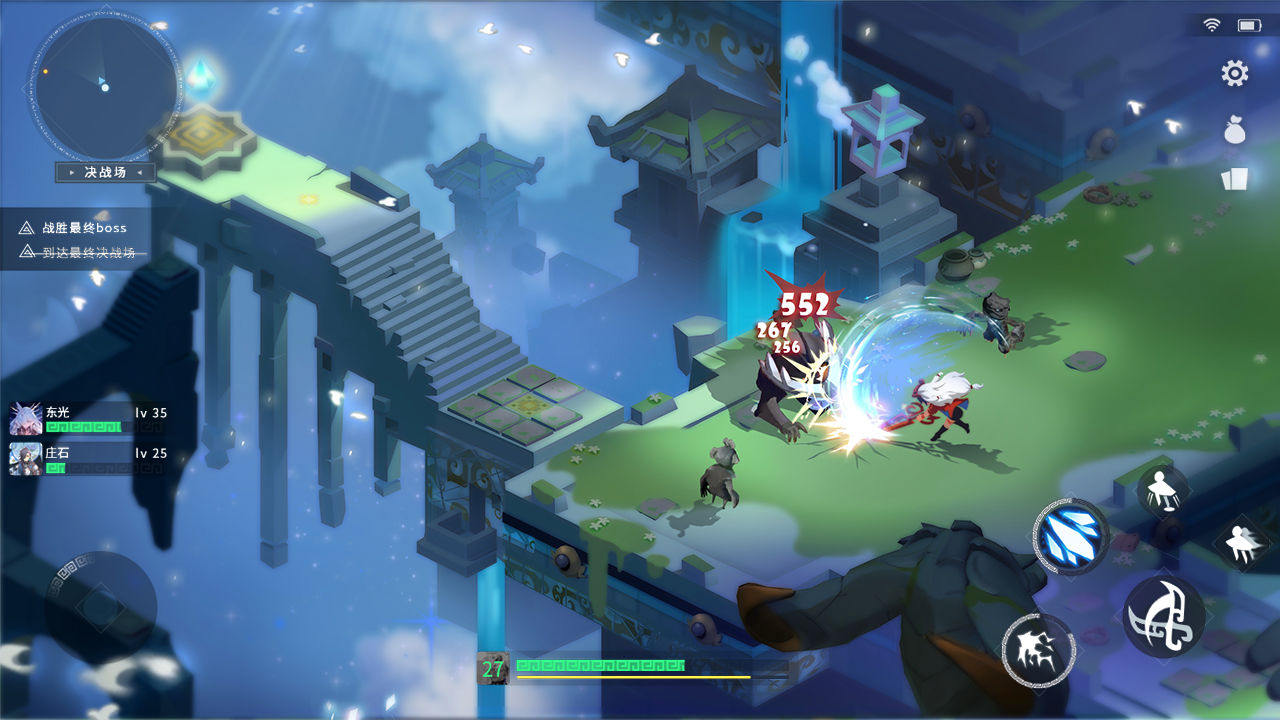Activate the blue ice shard skill

[1071, 536]
